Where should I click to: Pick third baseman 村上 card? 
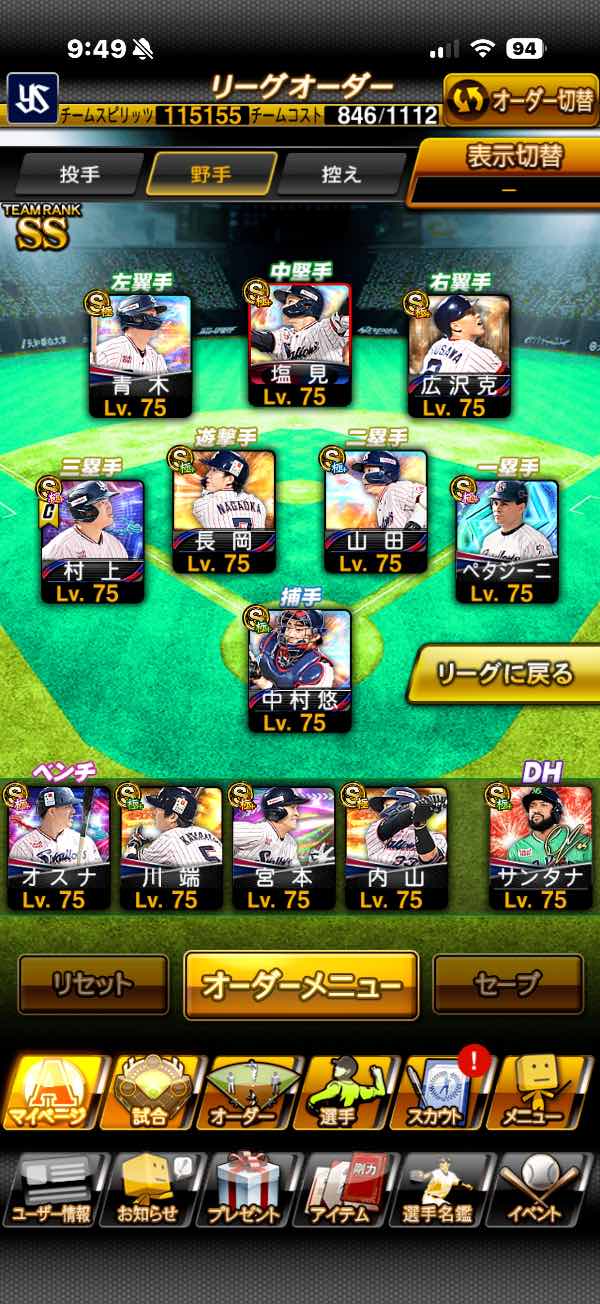(93, 541)
